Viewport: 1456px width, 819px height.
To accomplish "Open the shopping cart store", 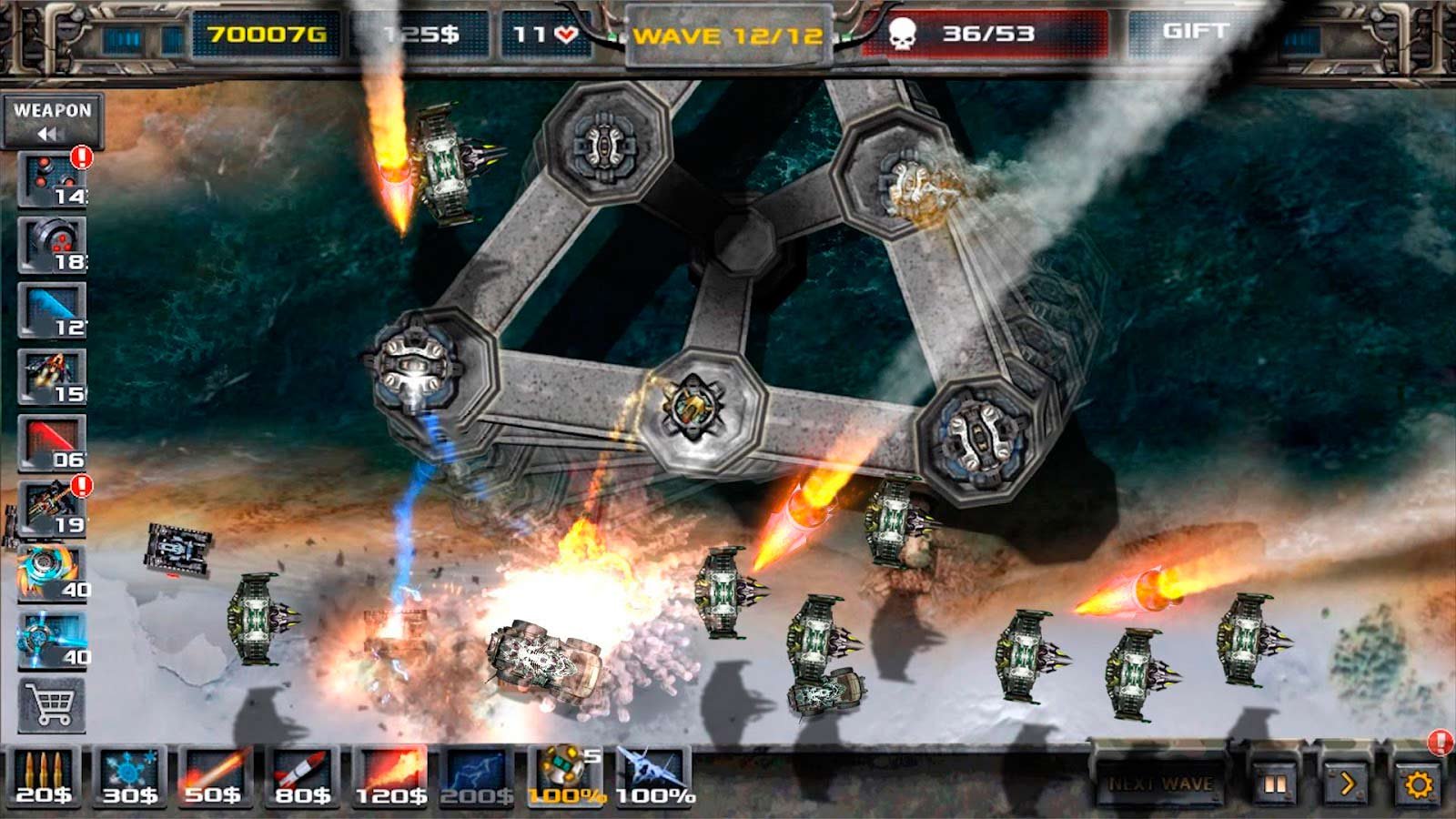I will point(52,705).
